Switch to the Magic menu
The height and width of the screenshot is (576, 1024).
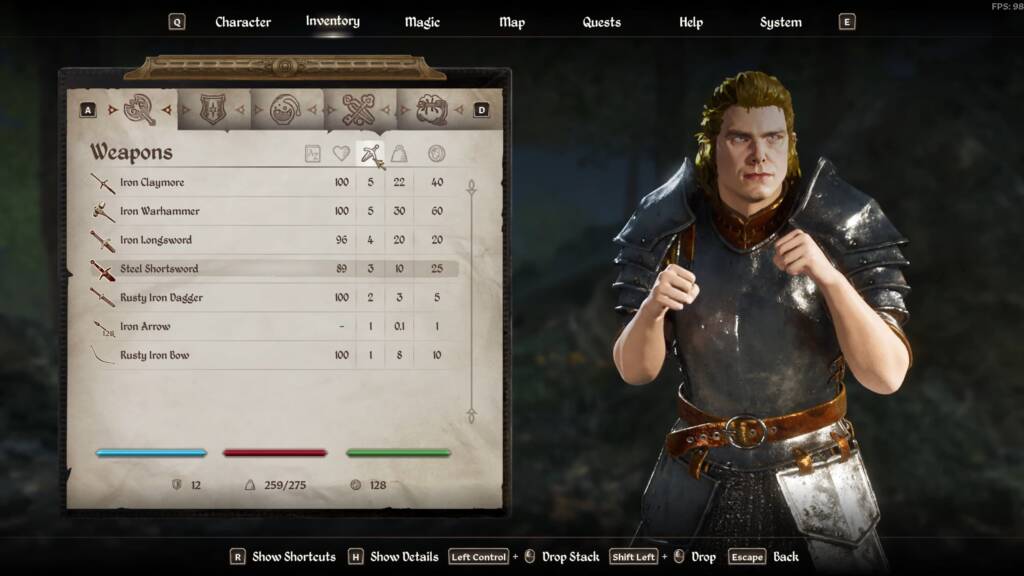pyautogui.click(x=422, y=22)
